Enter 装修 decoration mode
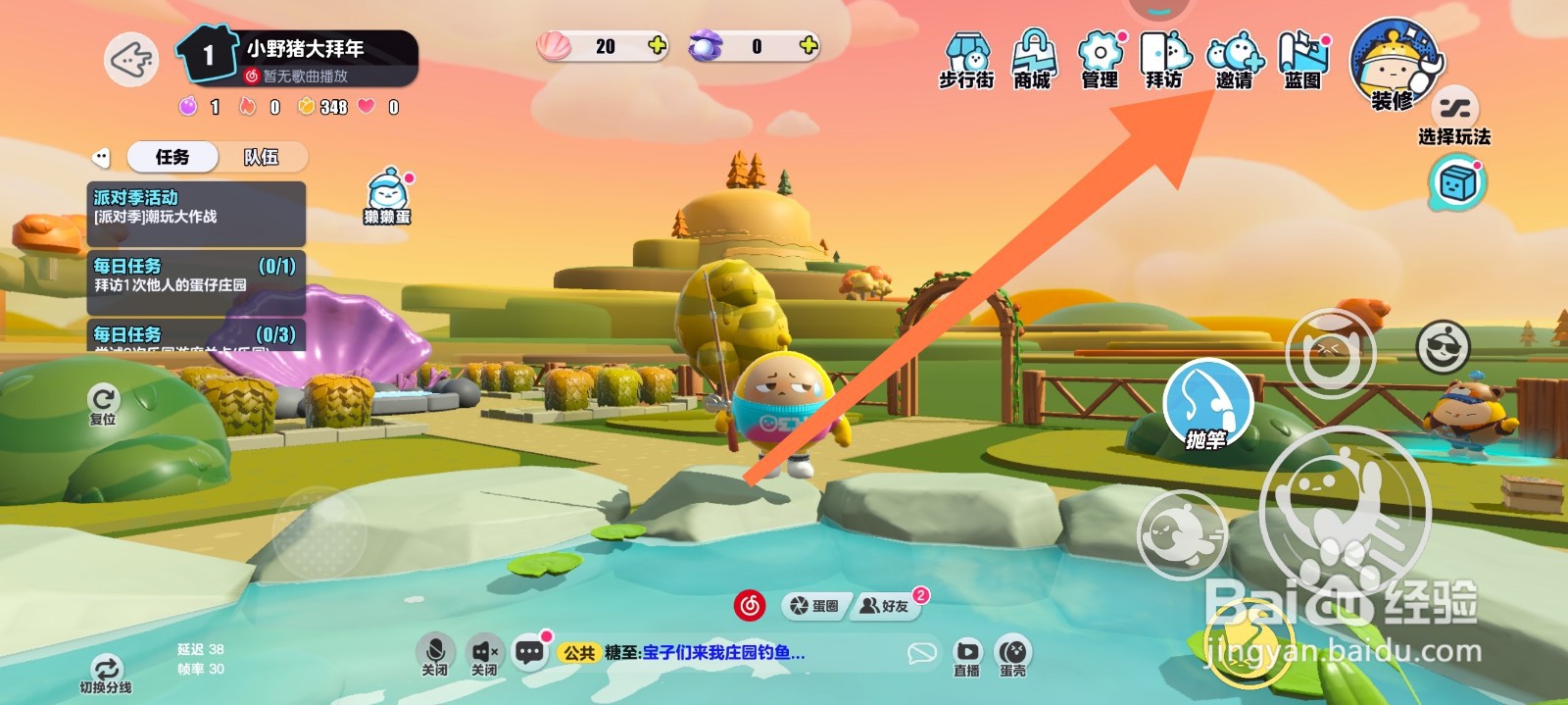 1393,65
